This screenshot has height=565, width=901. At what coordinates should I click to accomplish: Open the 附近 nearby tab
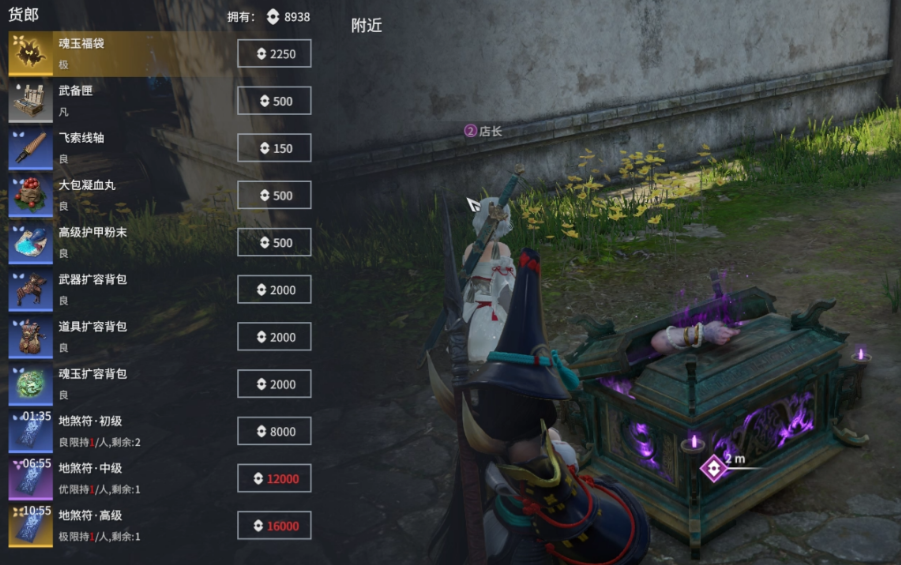pyautogui.click(x=366, y=25)
